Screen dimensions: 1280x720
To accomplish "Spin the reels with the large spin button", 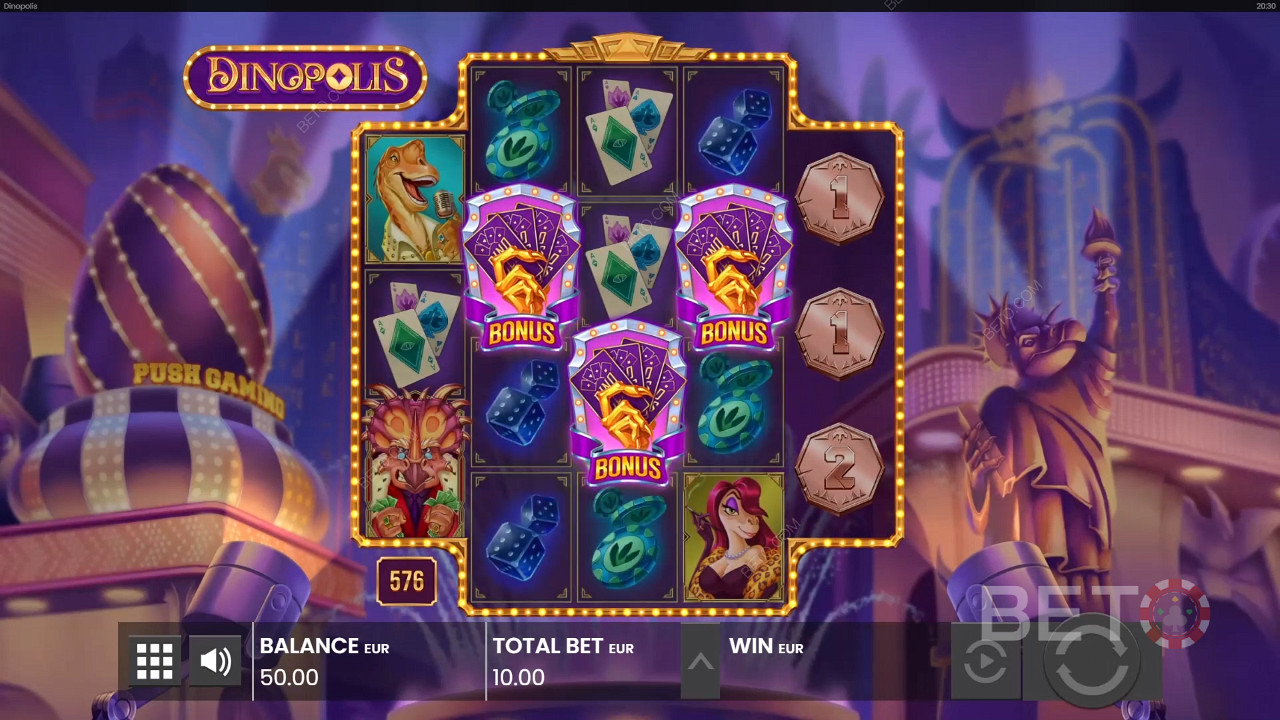I will 1091,661.
